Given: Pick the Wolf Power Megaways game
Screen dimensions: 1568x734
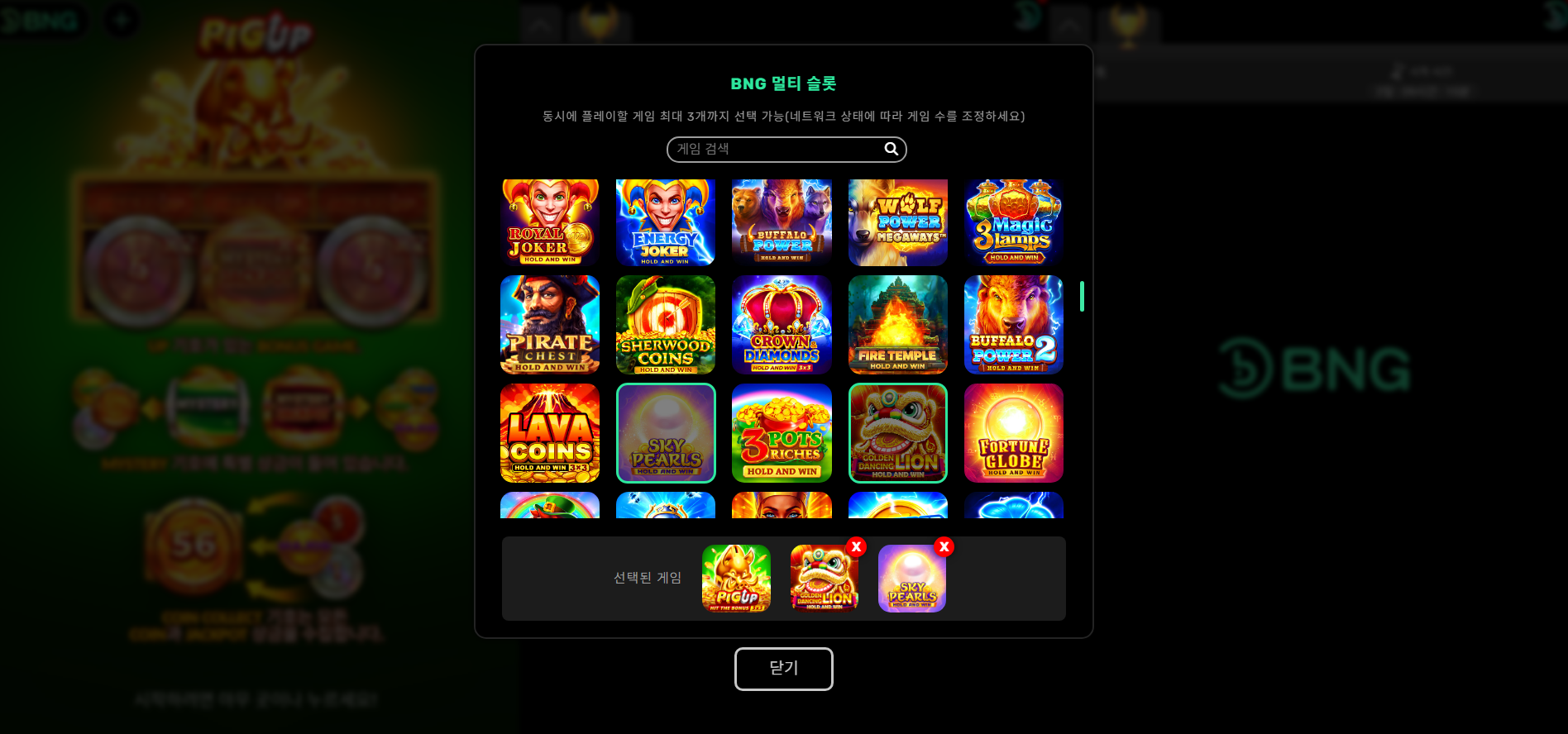Looking at the screenshot, I should tap(897, 222).
